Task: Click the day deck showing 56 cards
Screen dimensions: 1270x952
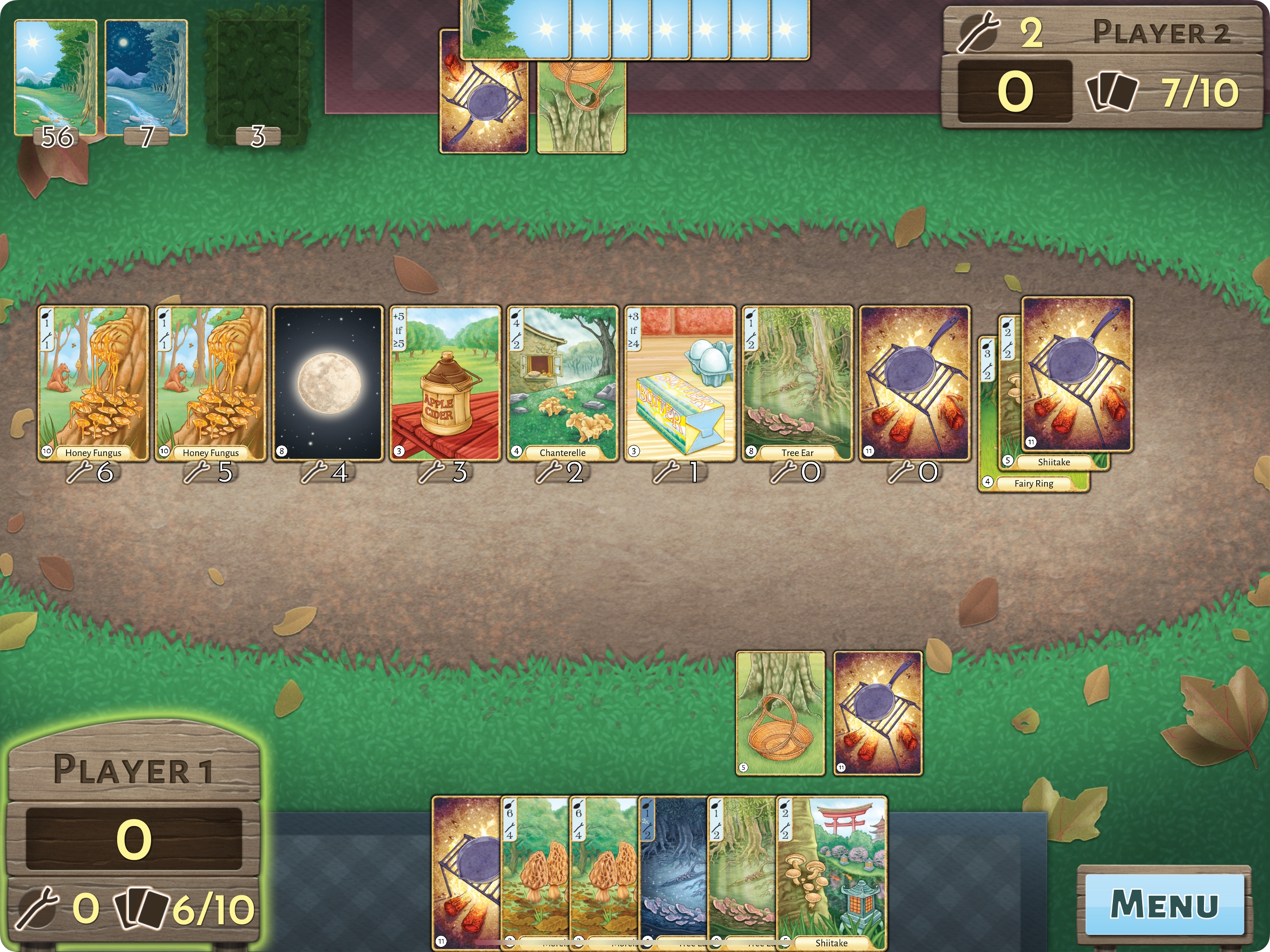Action: coord(56,78)
